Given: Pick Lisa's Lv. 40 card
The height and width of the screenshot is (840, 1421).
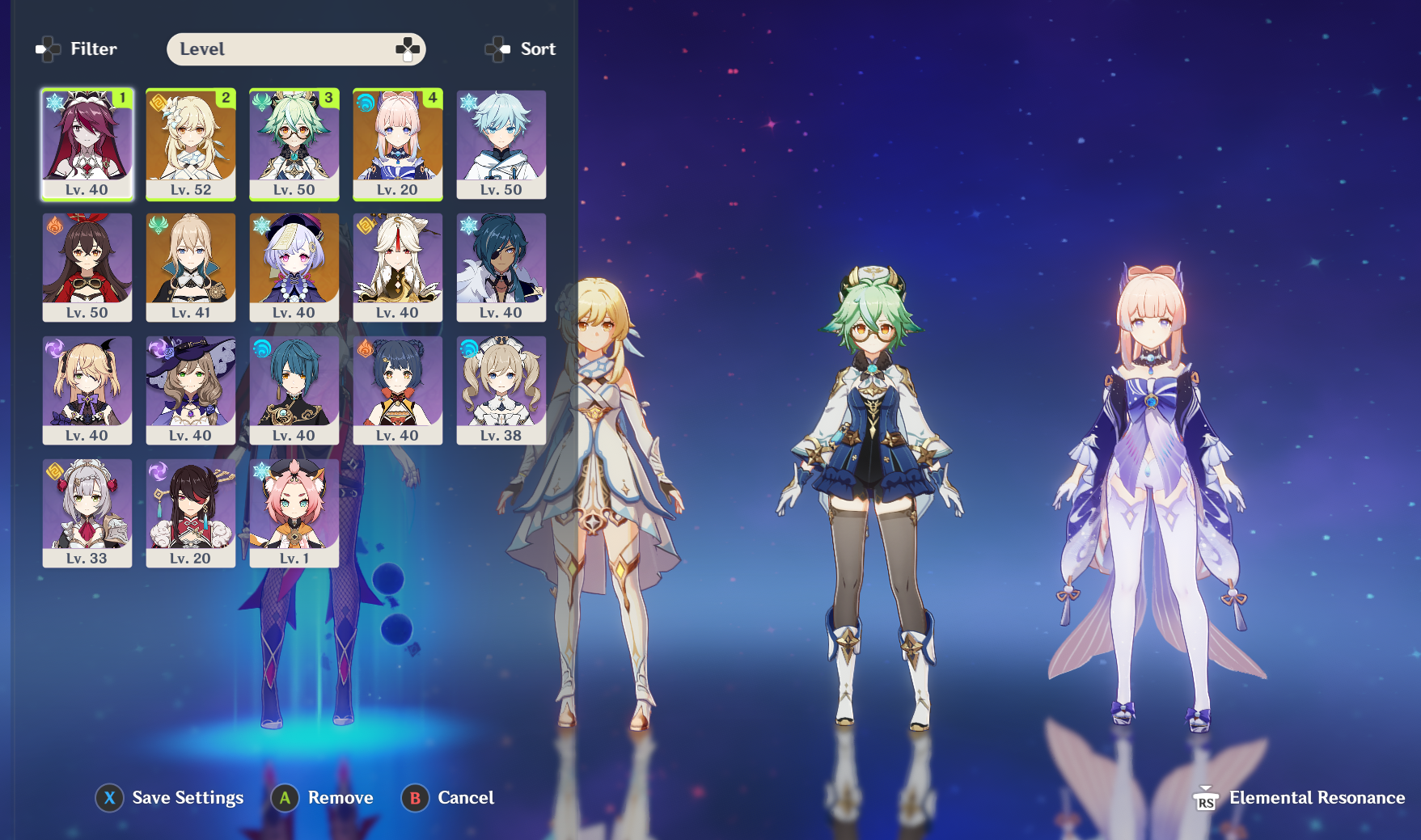Looking at the screenshot, I should point(191,390).
